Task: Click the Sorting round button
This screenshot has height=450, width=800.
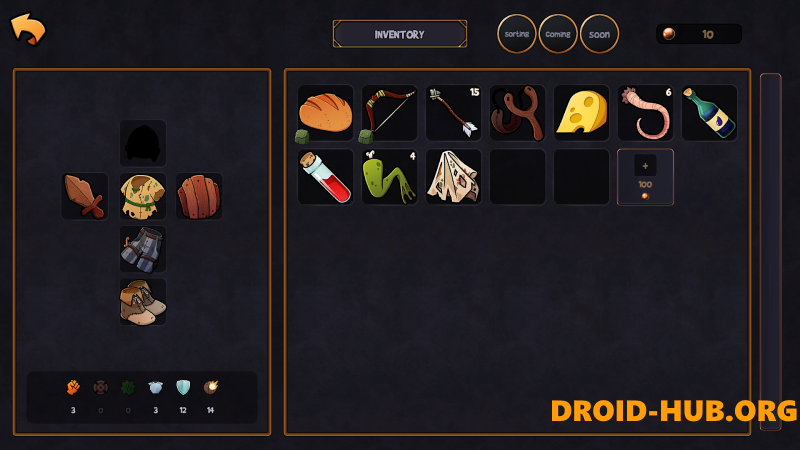Action: pyautogui.click(x=517, y=34)
